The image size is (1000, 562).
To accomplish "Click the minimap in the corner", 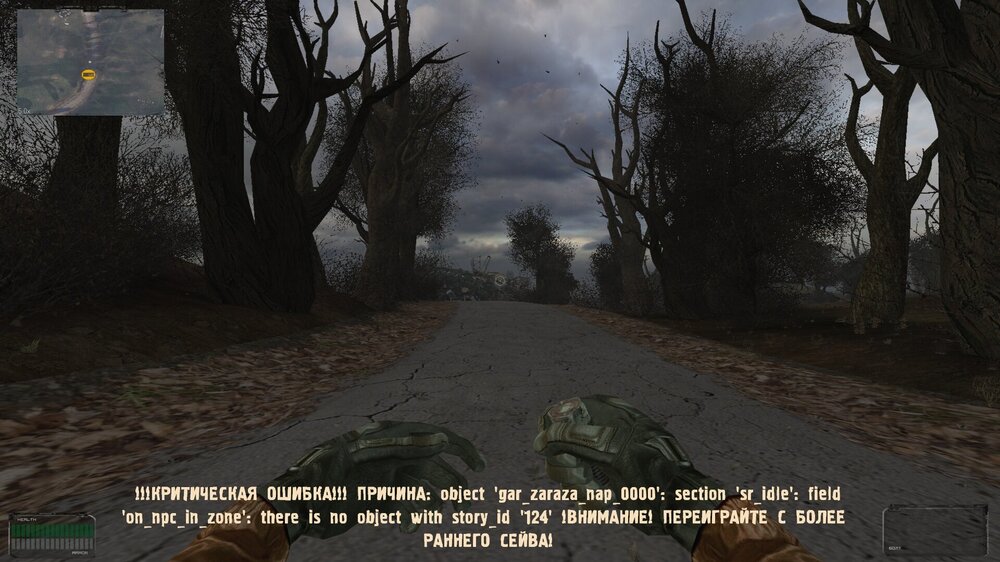I will click(x=90, y=61).
